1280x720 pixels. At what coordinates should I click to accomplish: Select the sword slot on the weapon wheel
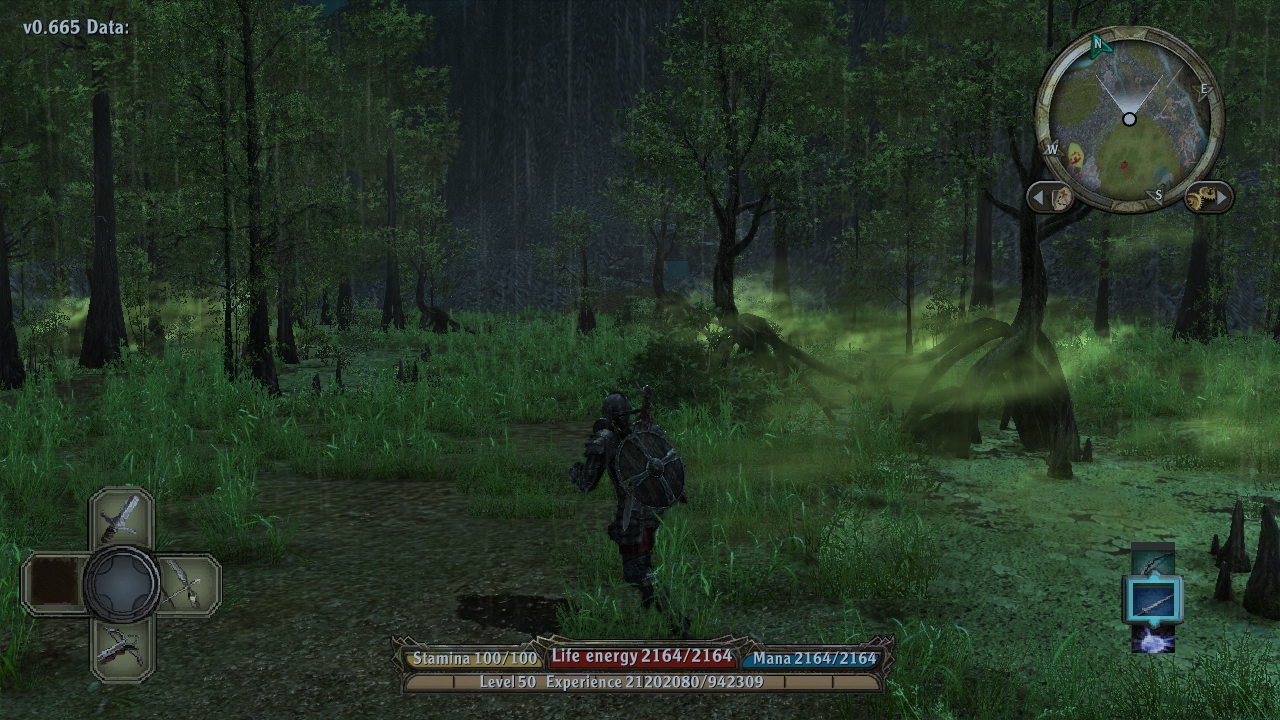coord(121,518)
